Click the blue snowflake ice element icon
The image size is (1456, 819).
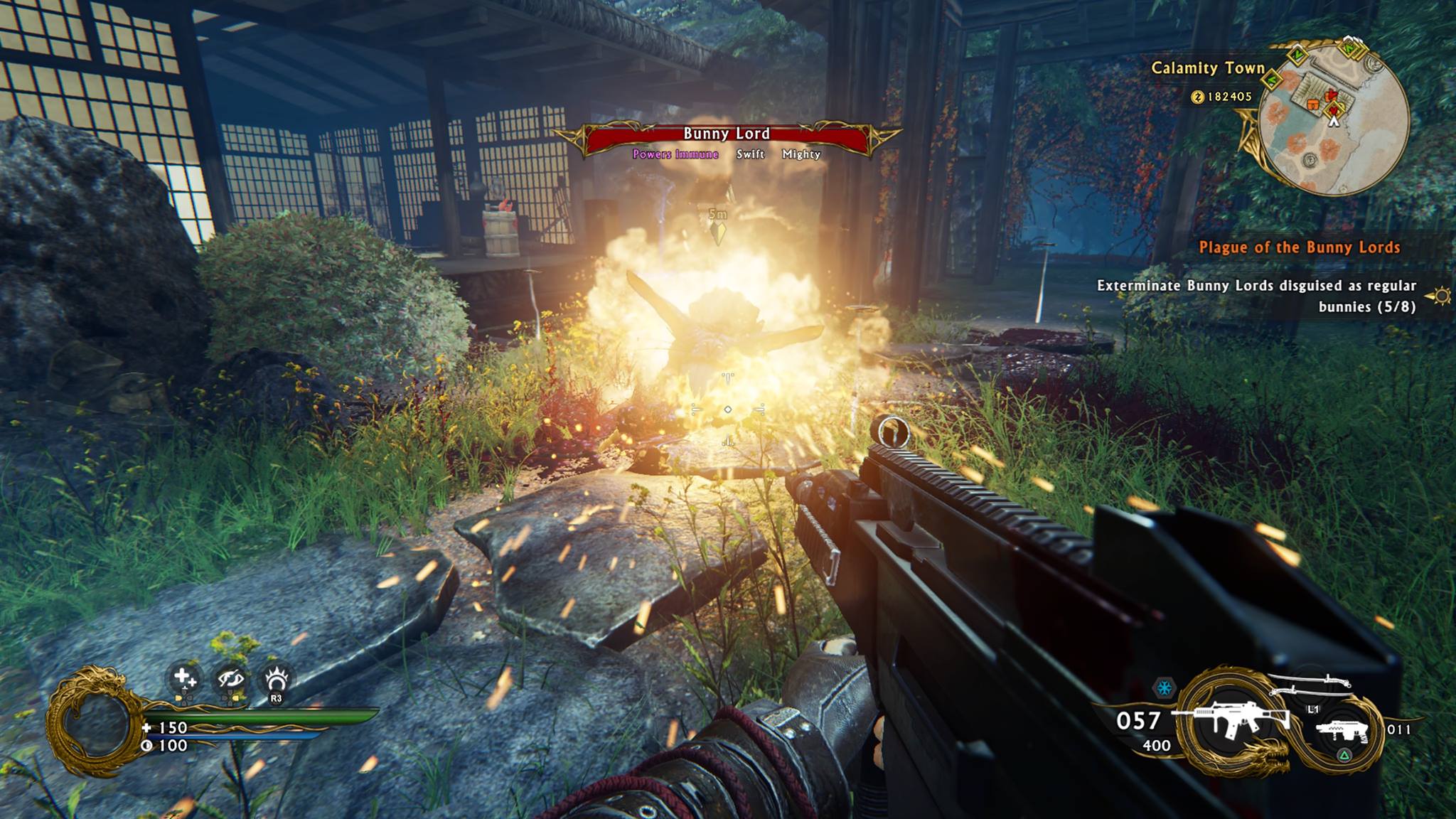click(x=1164, y=688)
